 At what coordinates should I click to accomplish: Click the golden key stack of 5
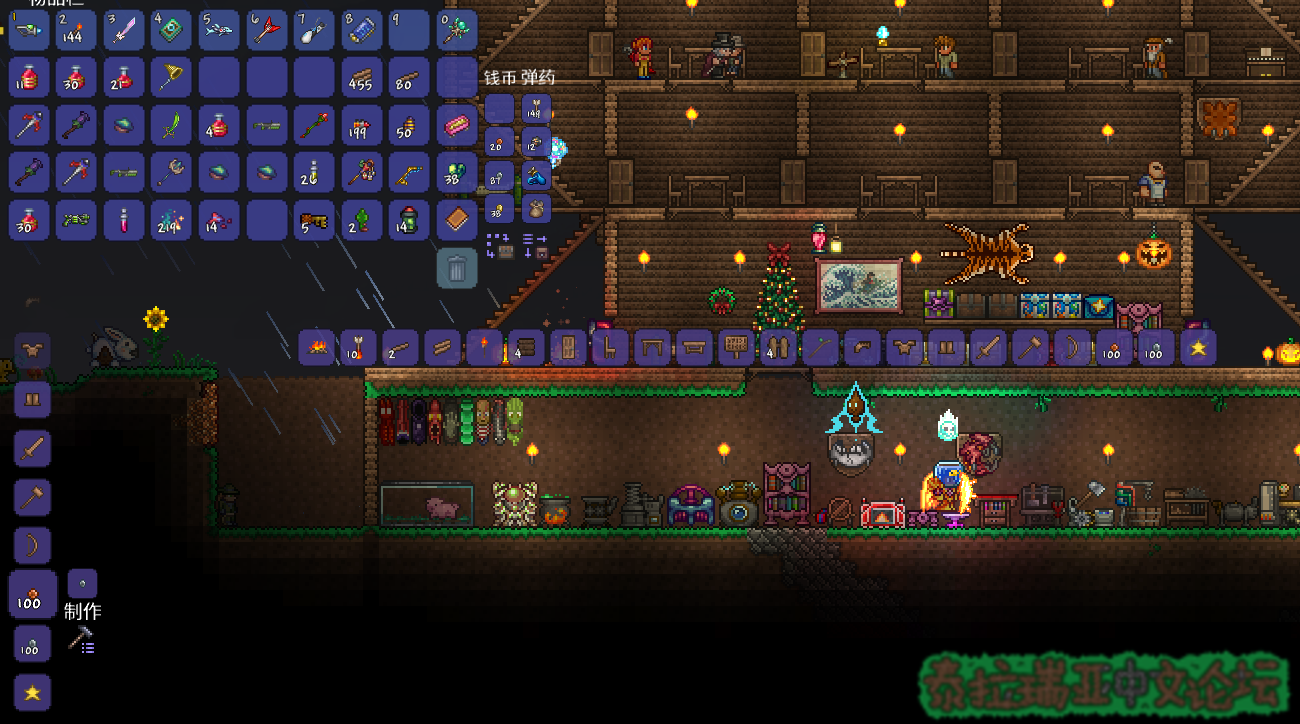[x=314, y=221]
